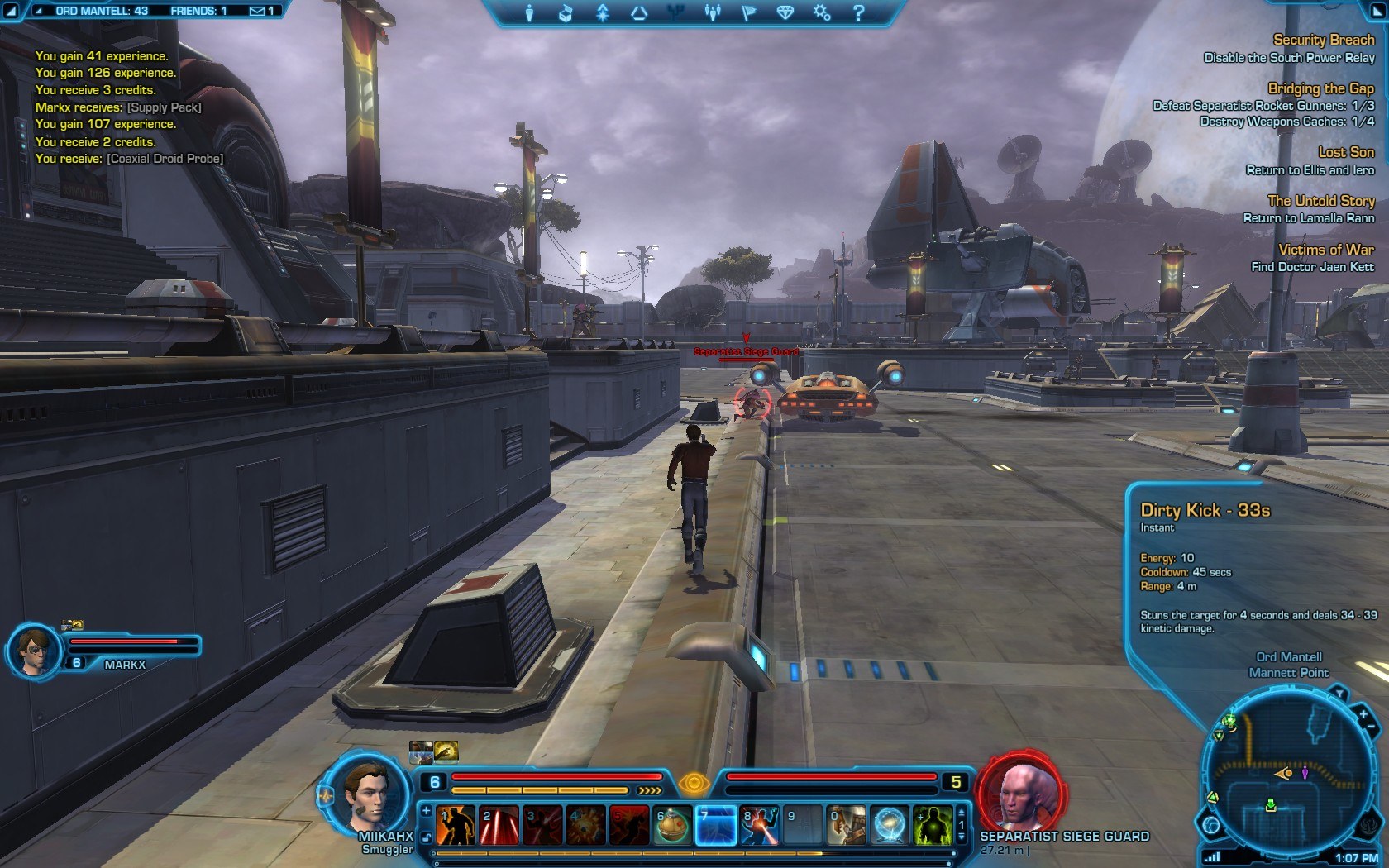Open the help question mark icon
1389x868 pixels.
pyautogui.click(x=861, y=13)
